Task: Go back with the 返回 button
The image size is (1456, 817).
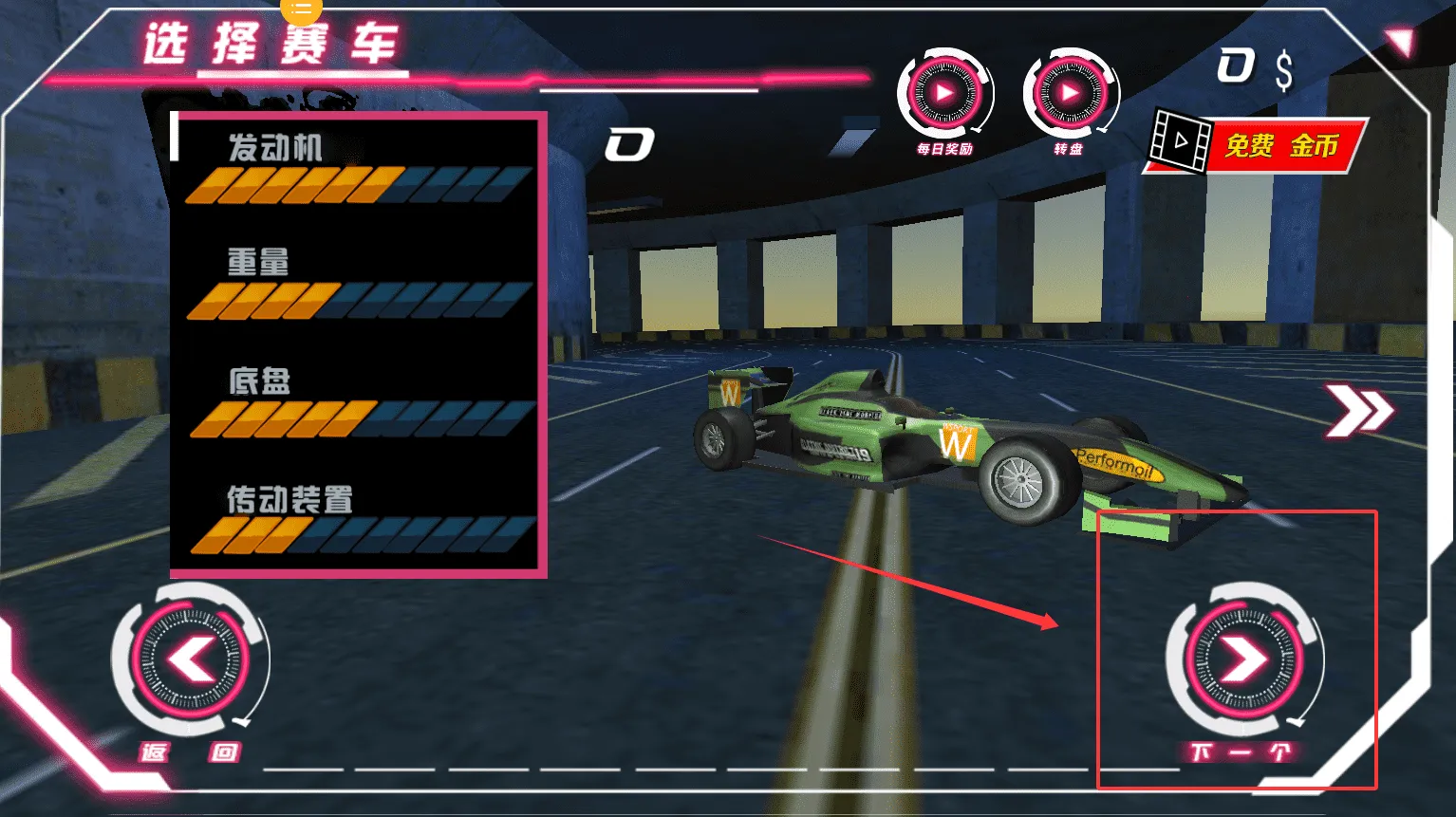Action: 191,659
